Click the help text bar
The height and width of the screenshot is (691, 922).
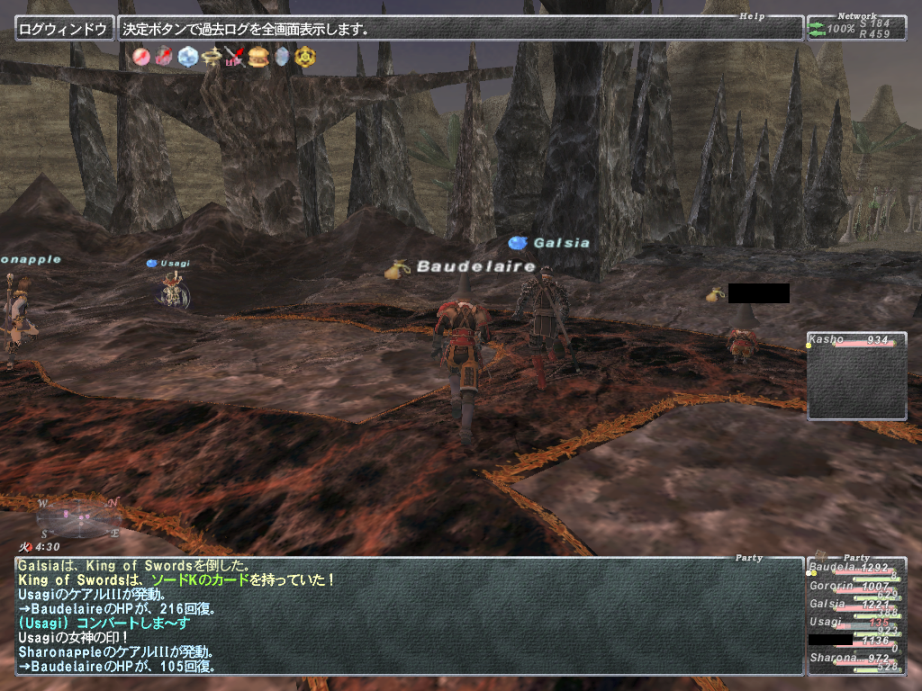click(x=460, y=28)
